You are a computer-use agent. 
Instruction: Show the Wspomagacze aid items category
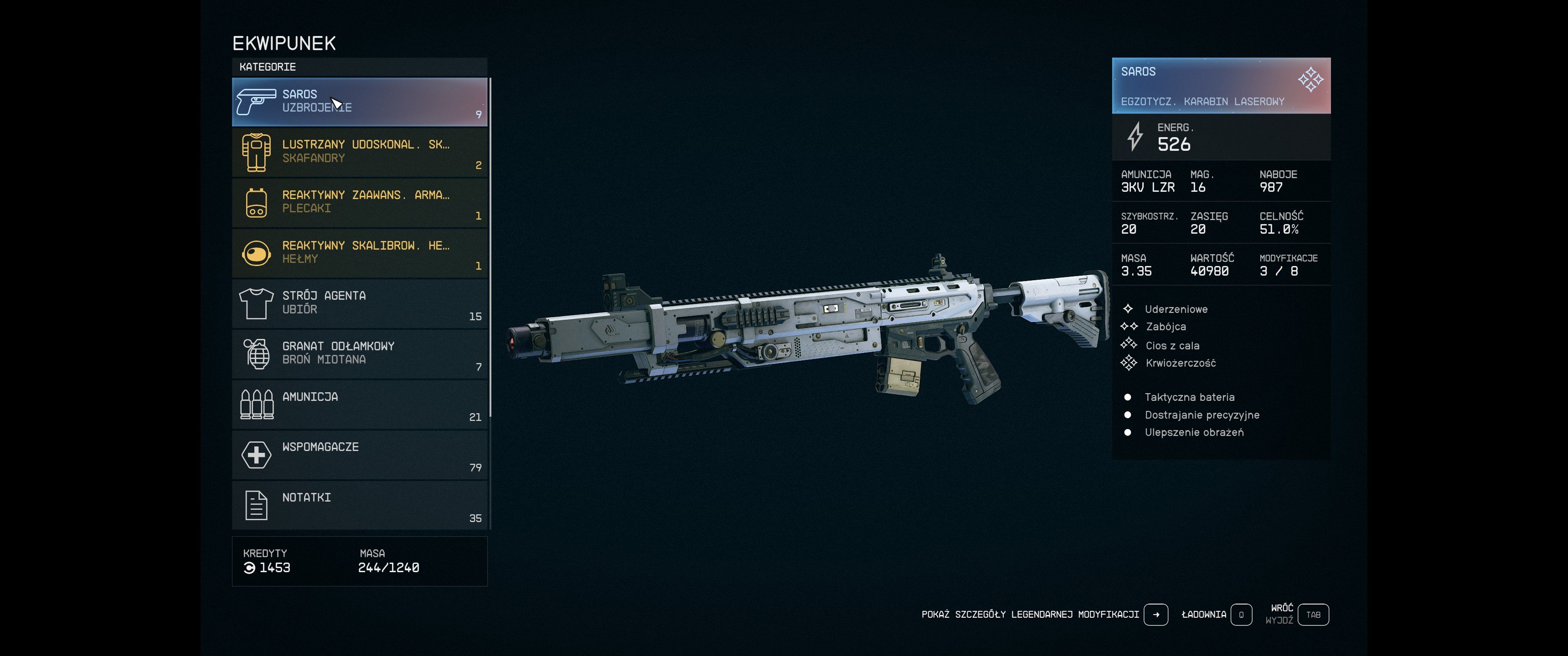tap(359, 455)
